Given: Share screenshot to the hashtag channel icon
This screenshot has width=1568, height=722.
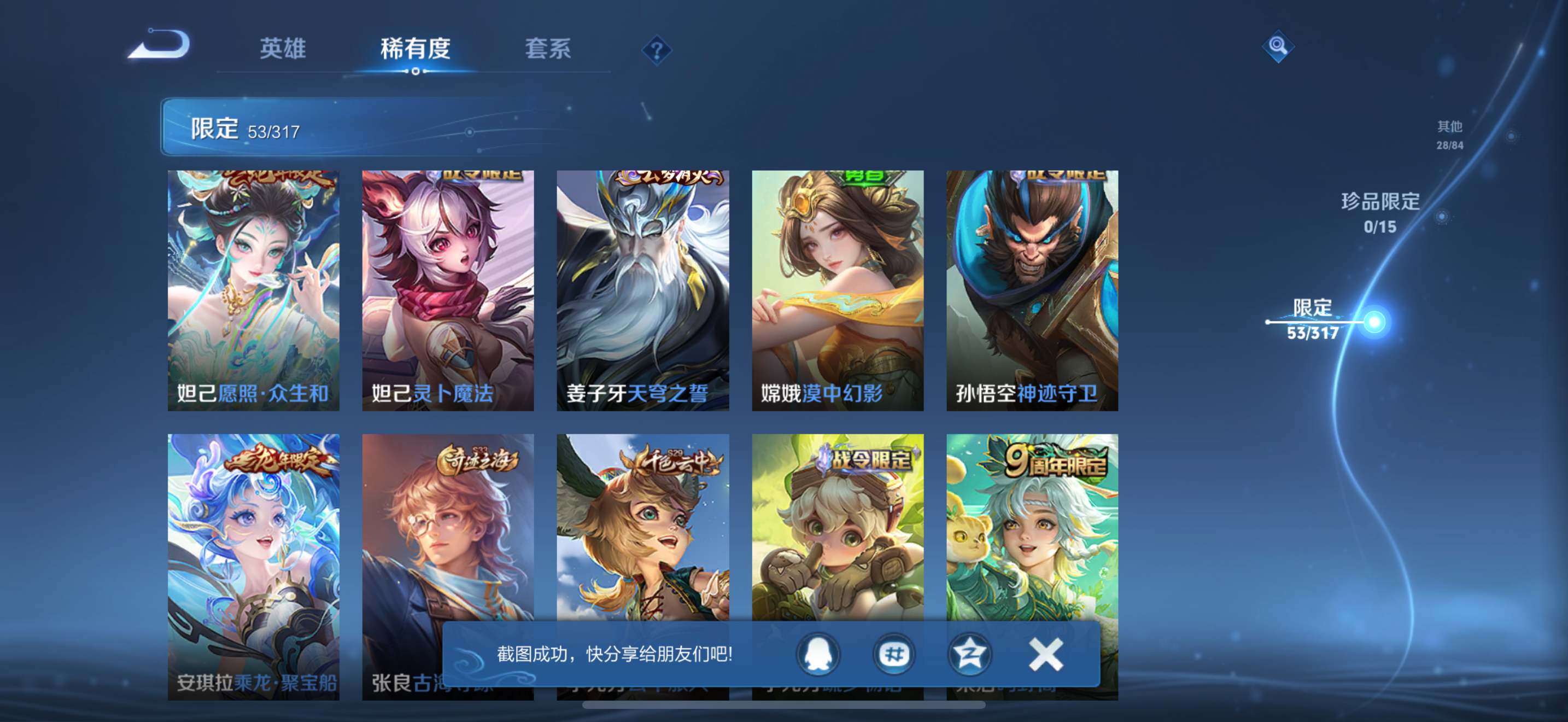Looking at the screenshot, I should click(893, 654).
